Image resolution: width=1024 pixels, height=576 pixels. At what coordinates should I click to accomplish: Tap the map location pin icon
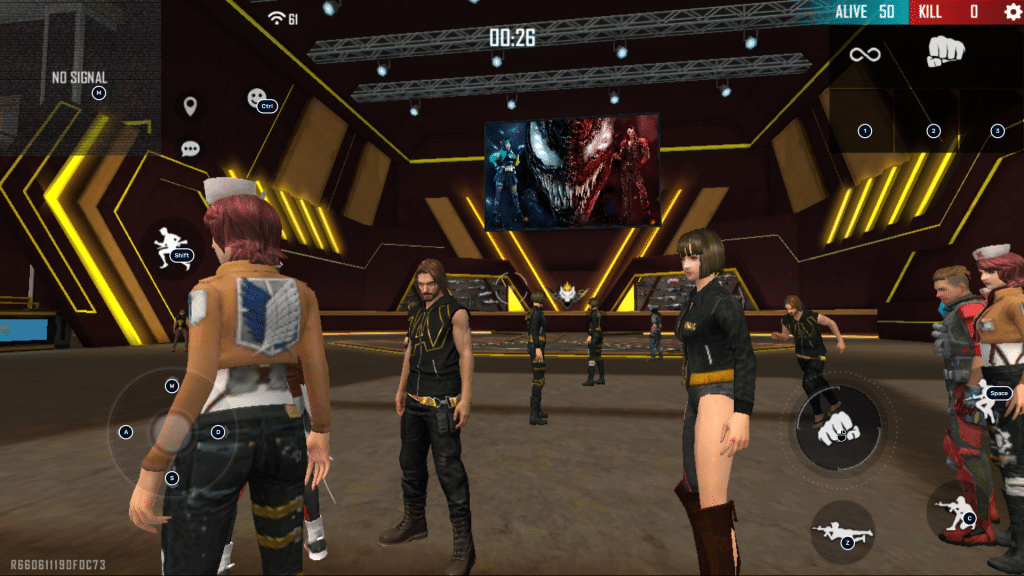tap(189, 106)
